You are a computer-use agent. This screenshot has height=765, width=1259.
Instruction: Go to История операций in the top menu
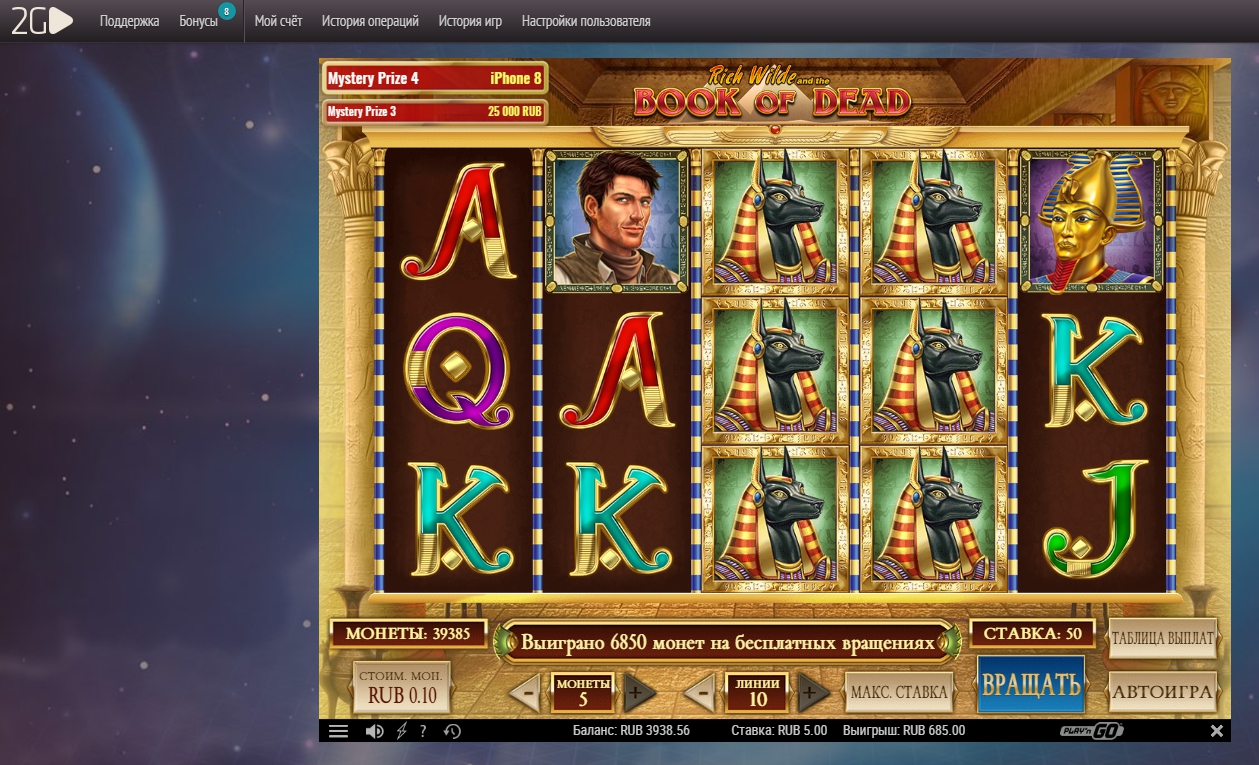coord(370,21)
